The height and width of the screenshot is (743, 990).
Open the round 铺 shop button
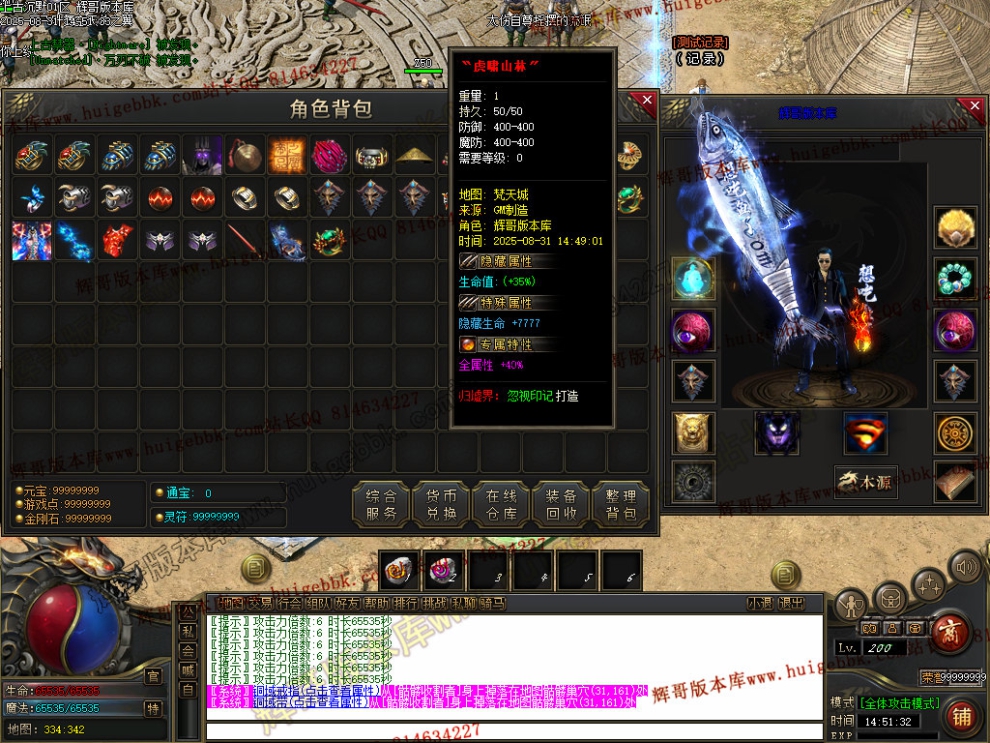coord(961,716)
